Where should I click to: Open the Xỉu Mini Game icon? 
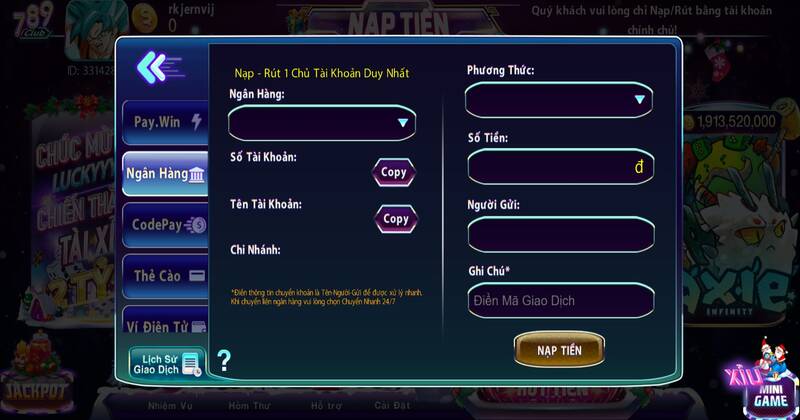[x=761, y=384]
